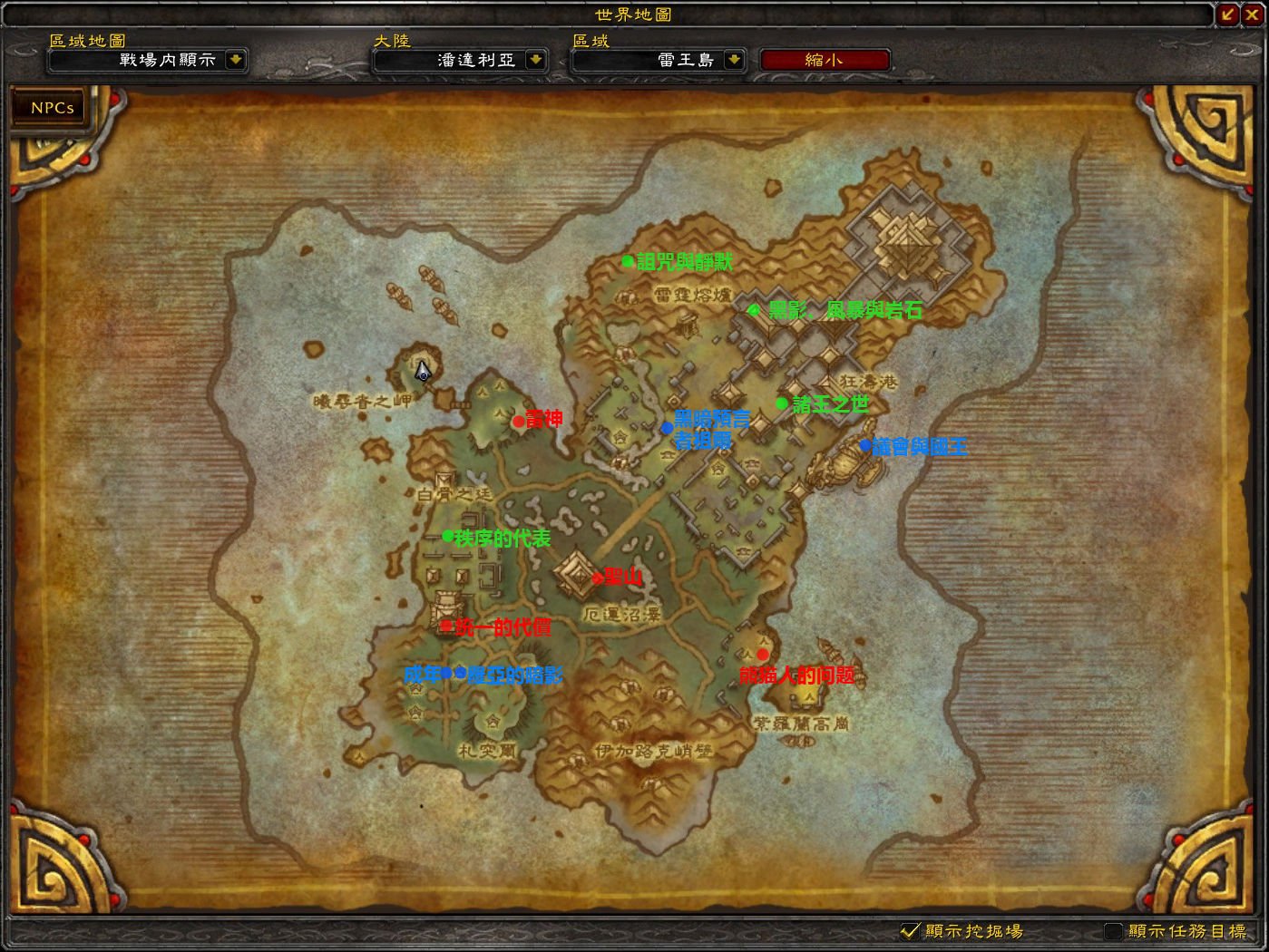The height and width of the screenshot is (952, 1269).
Task: Open the 雷王島 zone dropdown
Action: click(734, 60)
